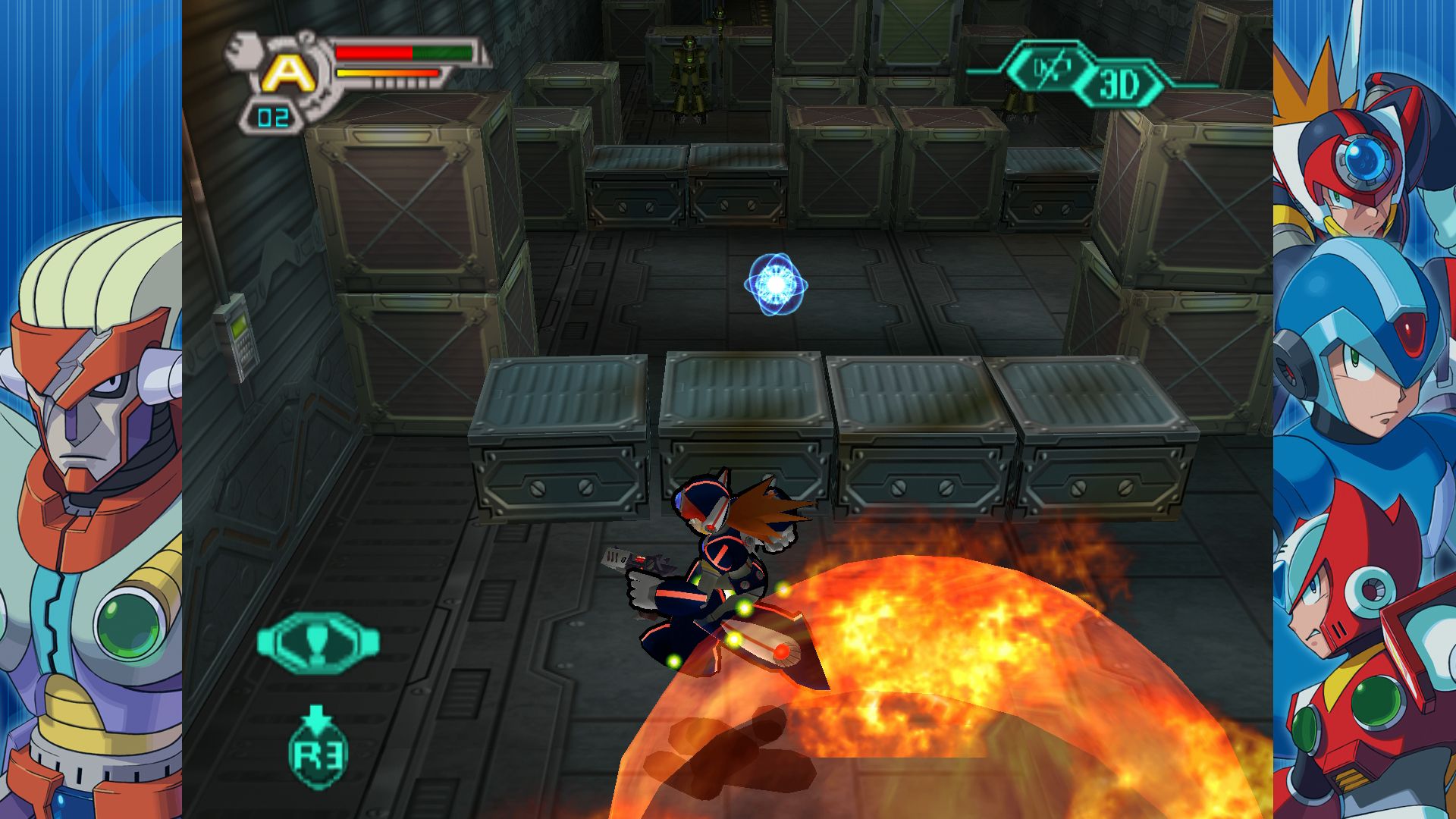The height and width of the screenshot is (819, 1456).
Task: Select the gold rank A emblem
Action: [x=288, y=72]
